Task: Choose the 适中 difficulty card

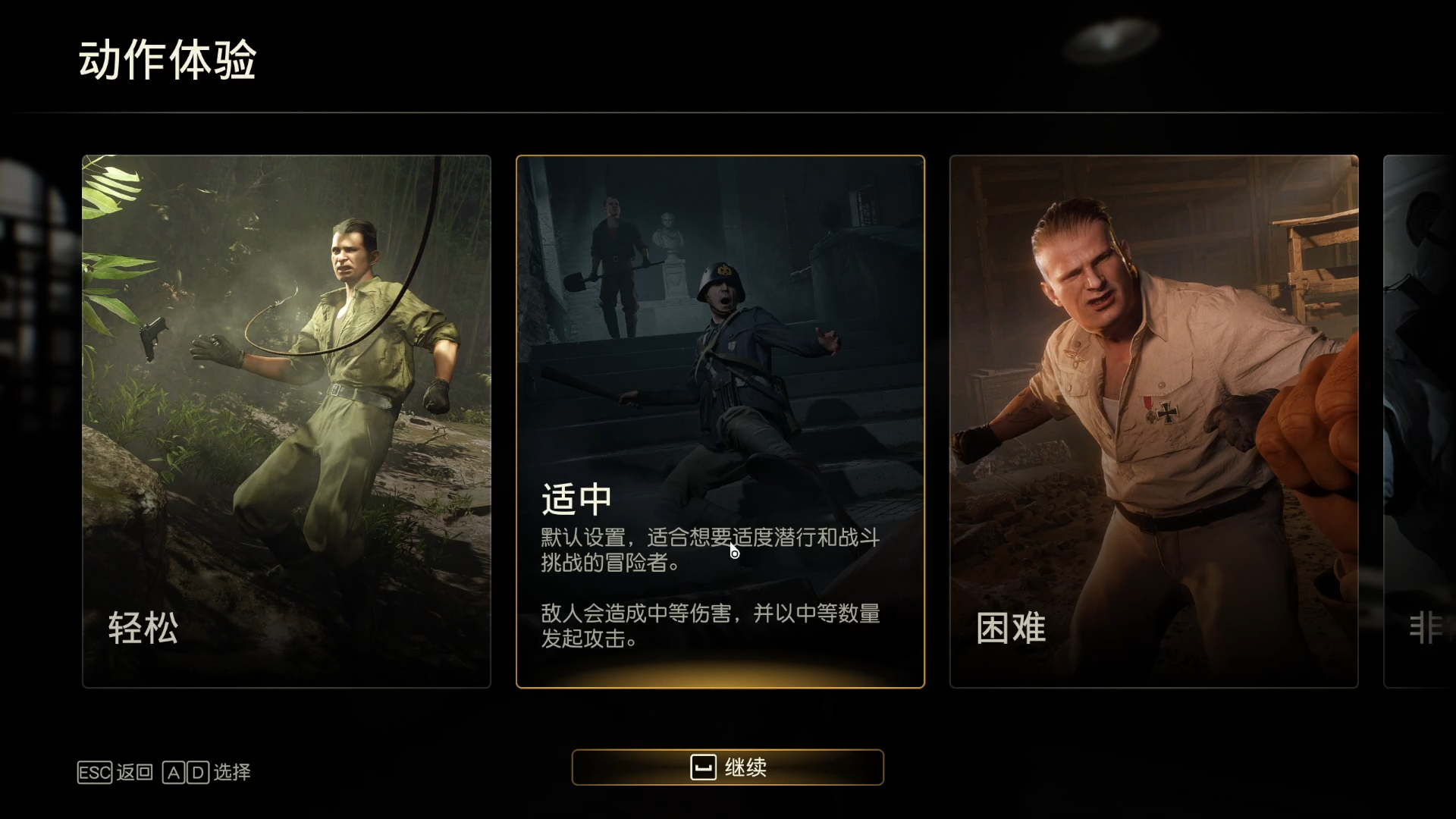Action: click(x=720, y=422)
